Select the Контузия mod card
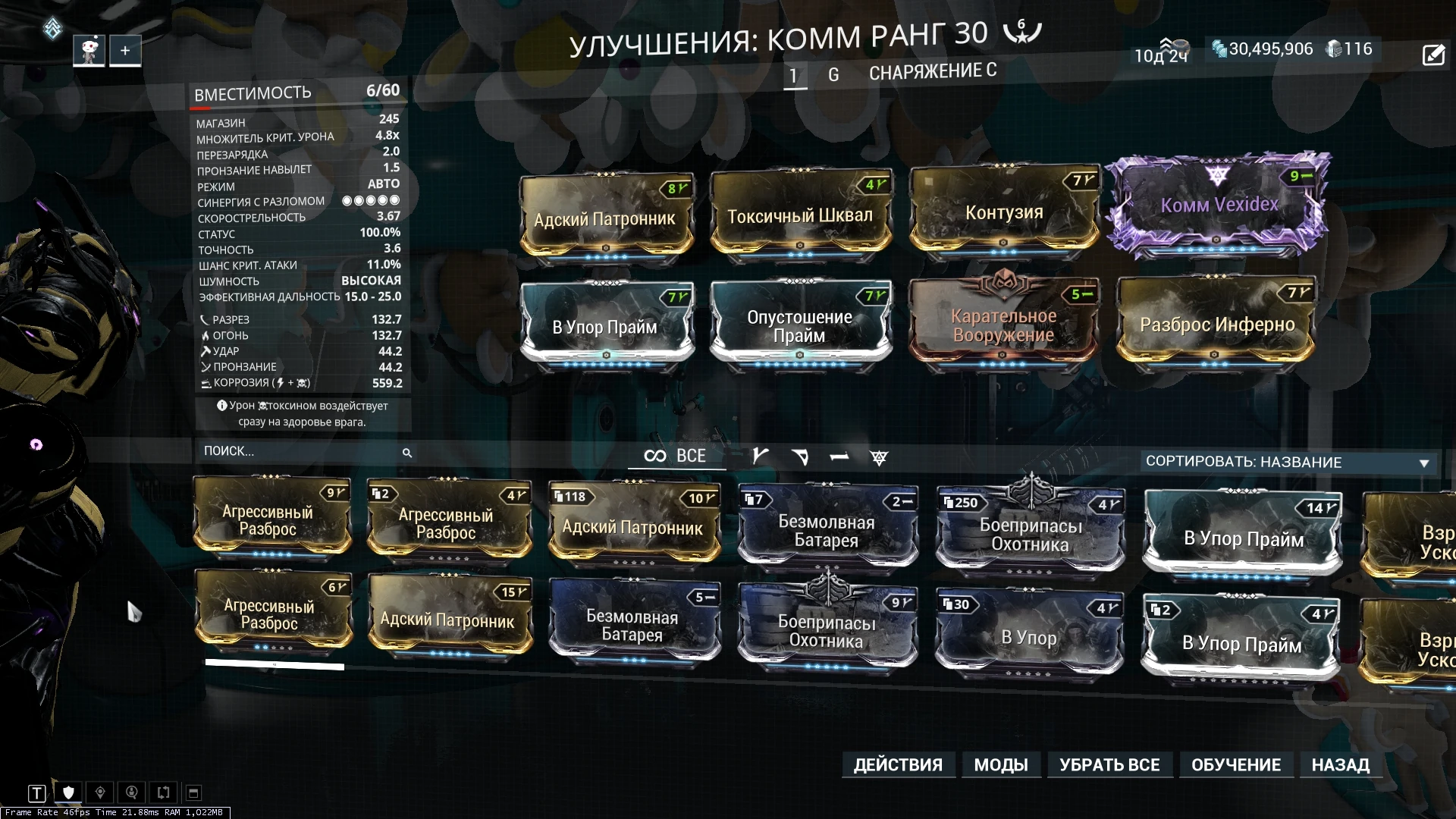The height and width of the screenshot is (819, 1456). tap(1005, 213)
